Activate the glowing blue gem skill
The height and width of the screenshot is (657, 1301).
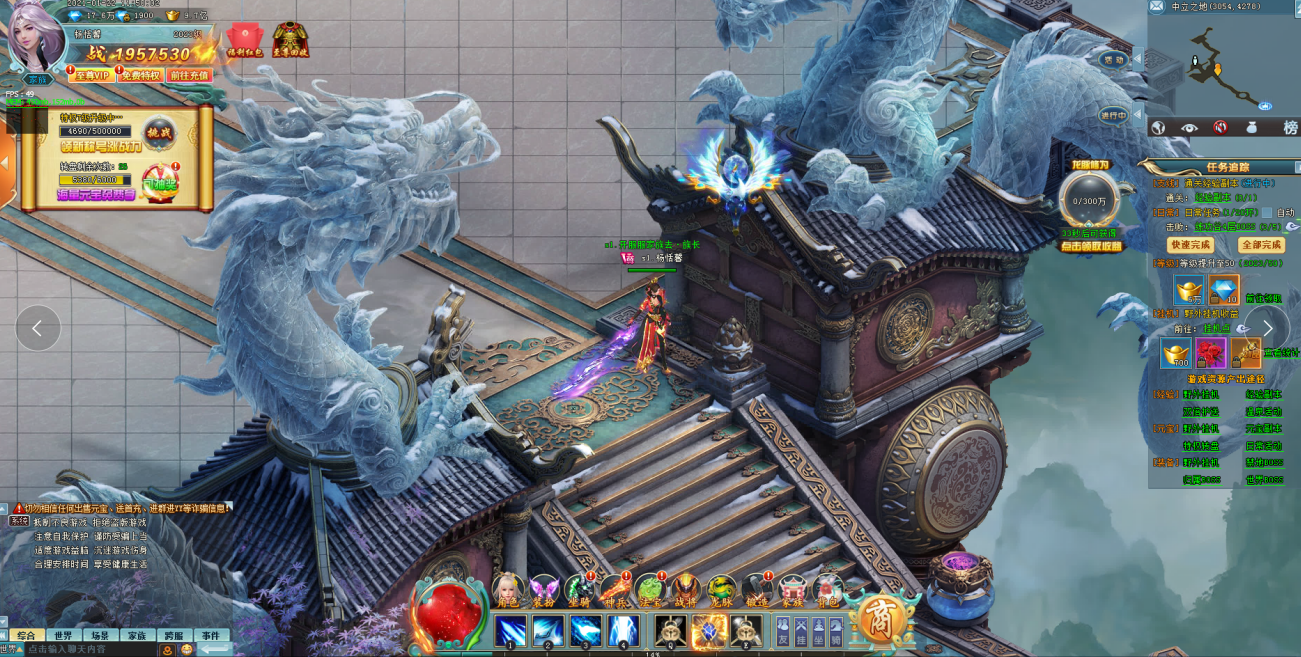pyautogui.click(x=708, y=631)
